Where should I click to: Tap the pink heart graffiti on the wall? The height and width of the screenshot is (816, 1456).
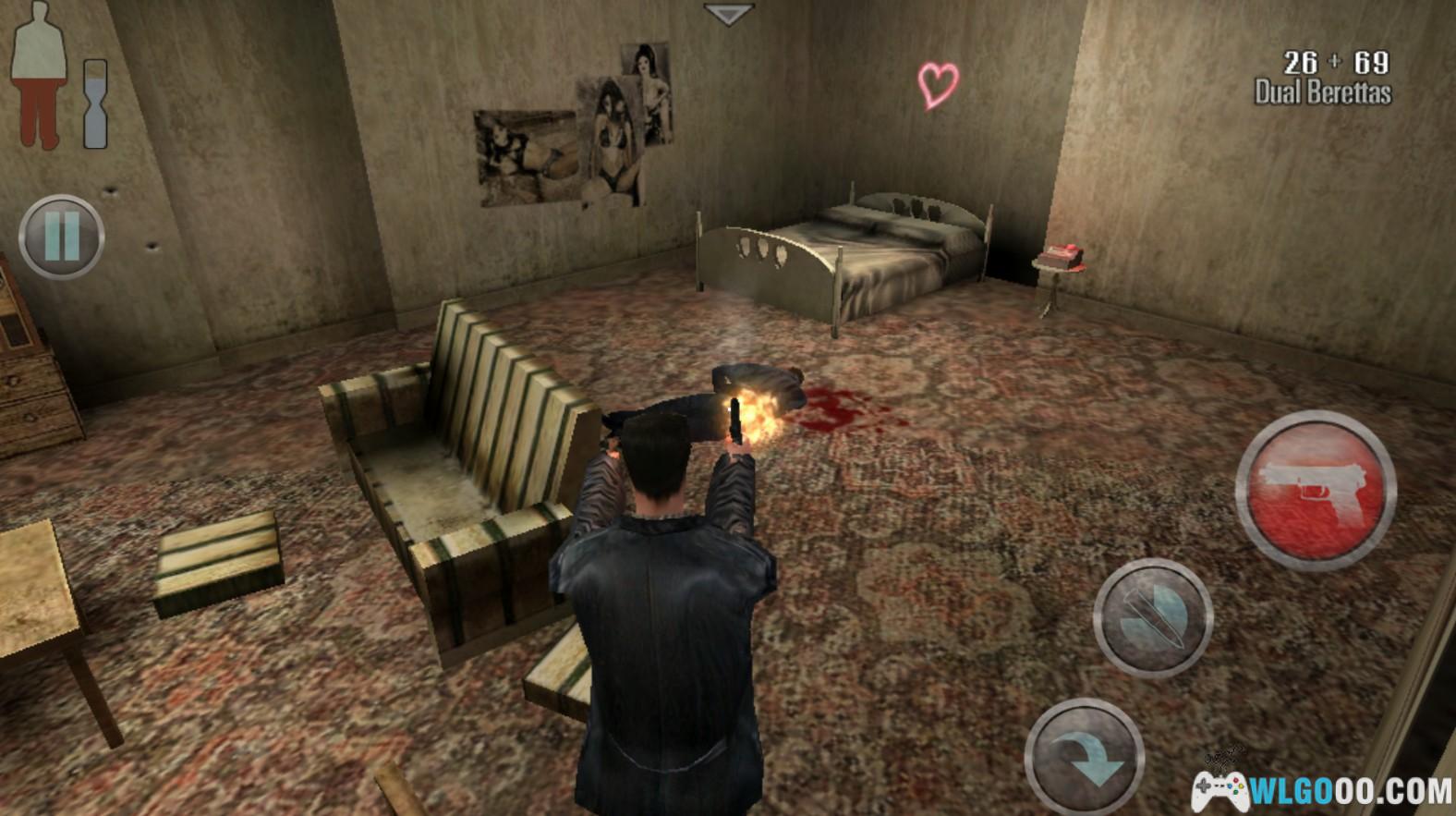coord(940,85)
